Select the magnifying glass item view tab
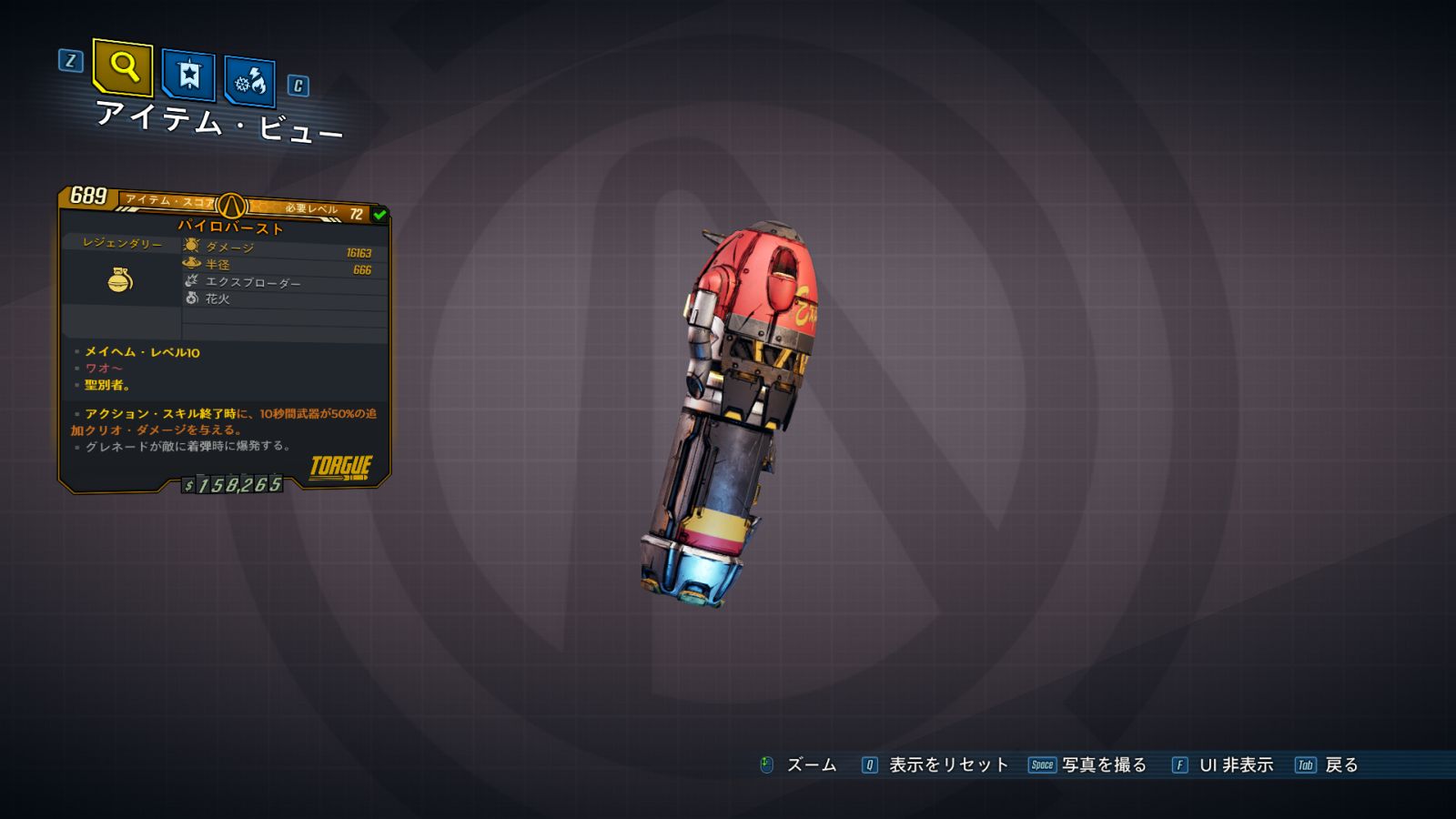 point(123,67)
